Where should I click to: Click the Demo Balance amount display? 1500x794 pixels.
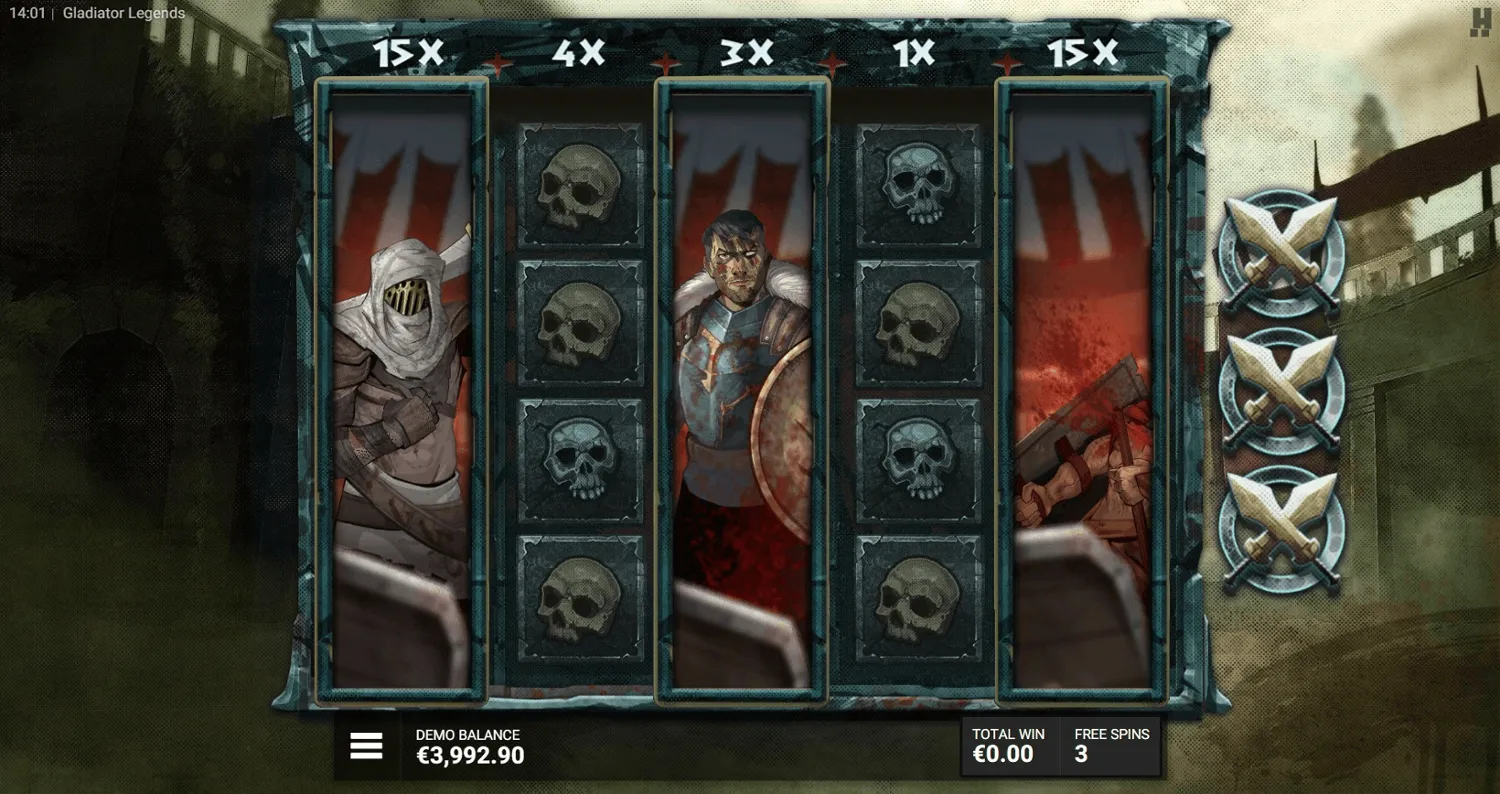(470, 756)
